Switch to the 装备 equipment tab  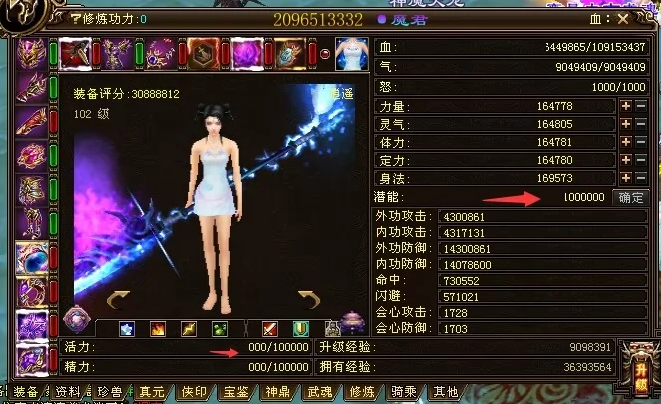click(x=25, y=392)
